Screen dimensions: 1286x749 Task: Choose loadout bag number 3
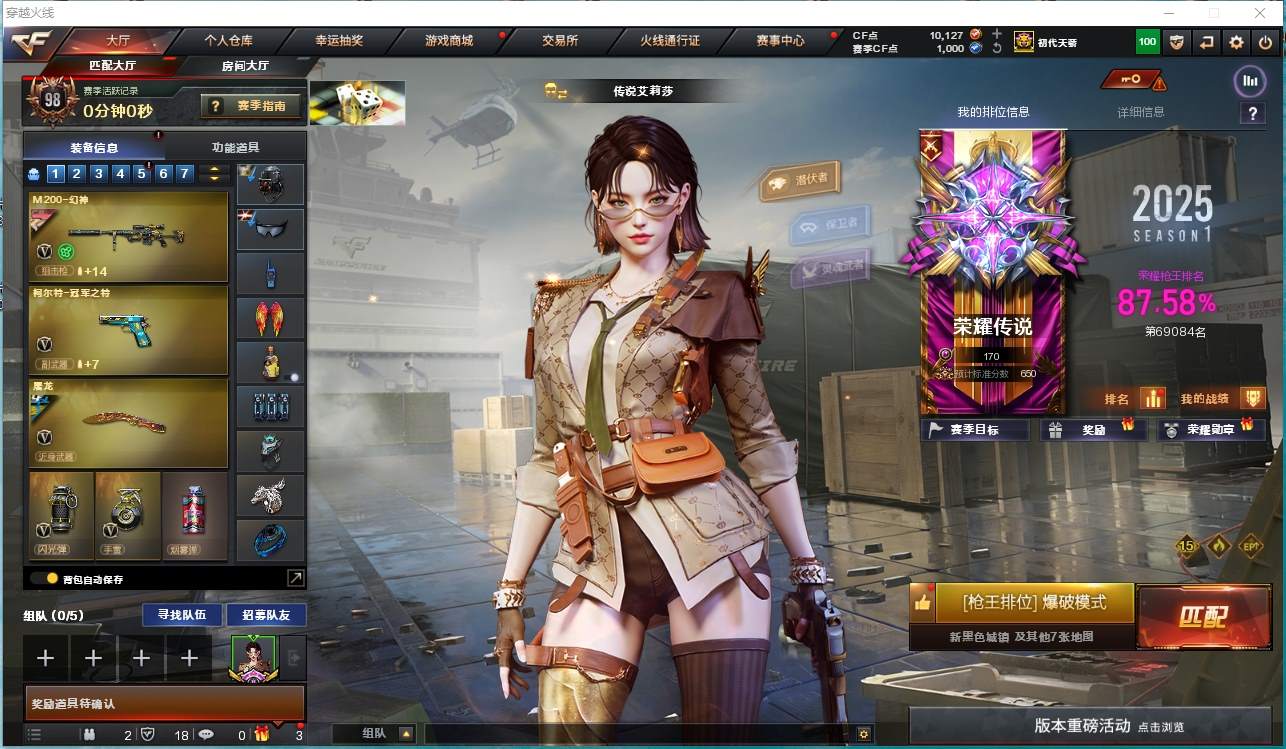99,174
